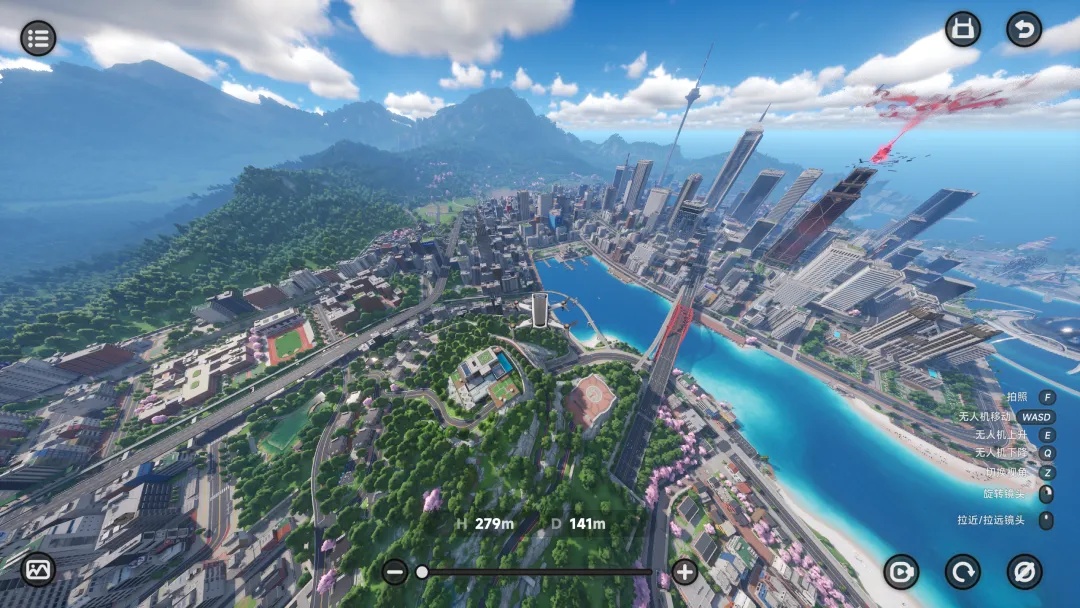Click the drone controller icon button
The image size is (1080, 608).
[x=962, y=29]
